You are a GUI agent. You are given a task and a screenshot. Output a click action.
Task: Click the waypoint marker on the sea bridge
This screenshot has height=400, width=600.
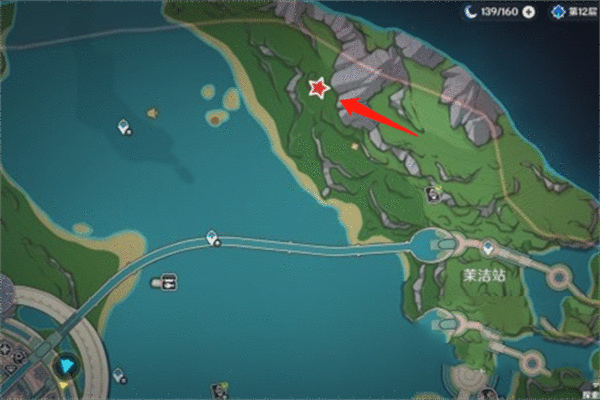tap(213, 238)
